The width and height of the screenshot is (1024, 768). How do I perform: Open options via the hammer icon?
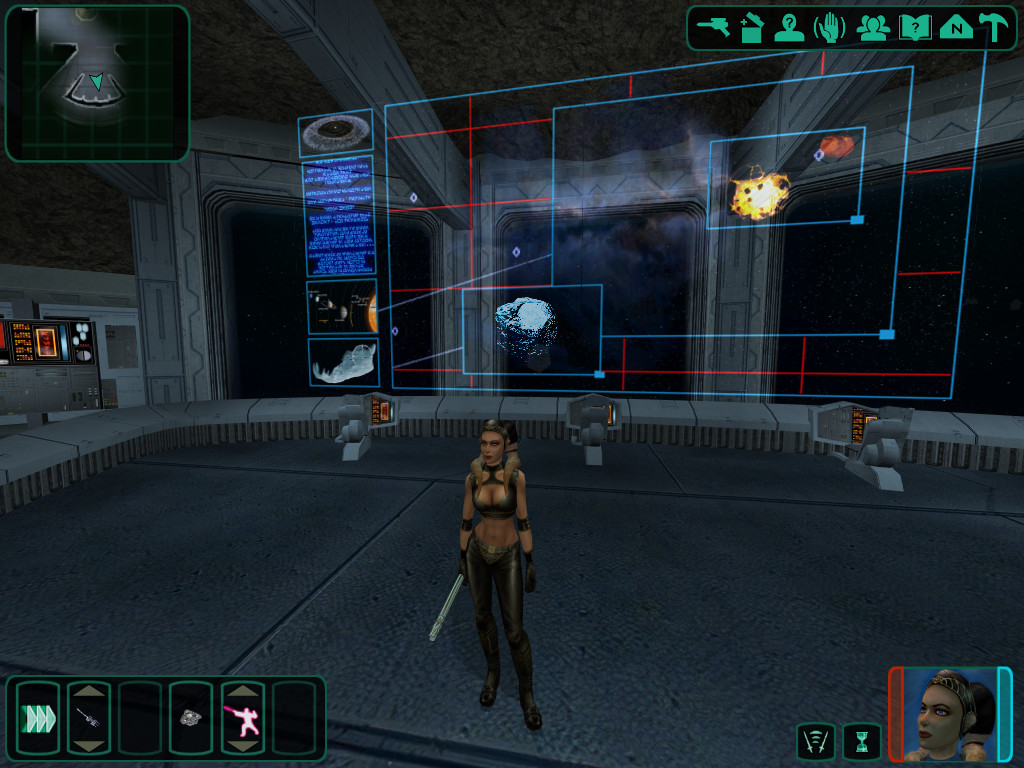coord(993,27)
